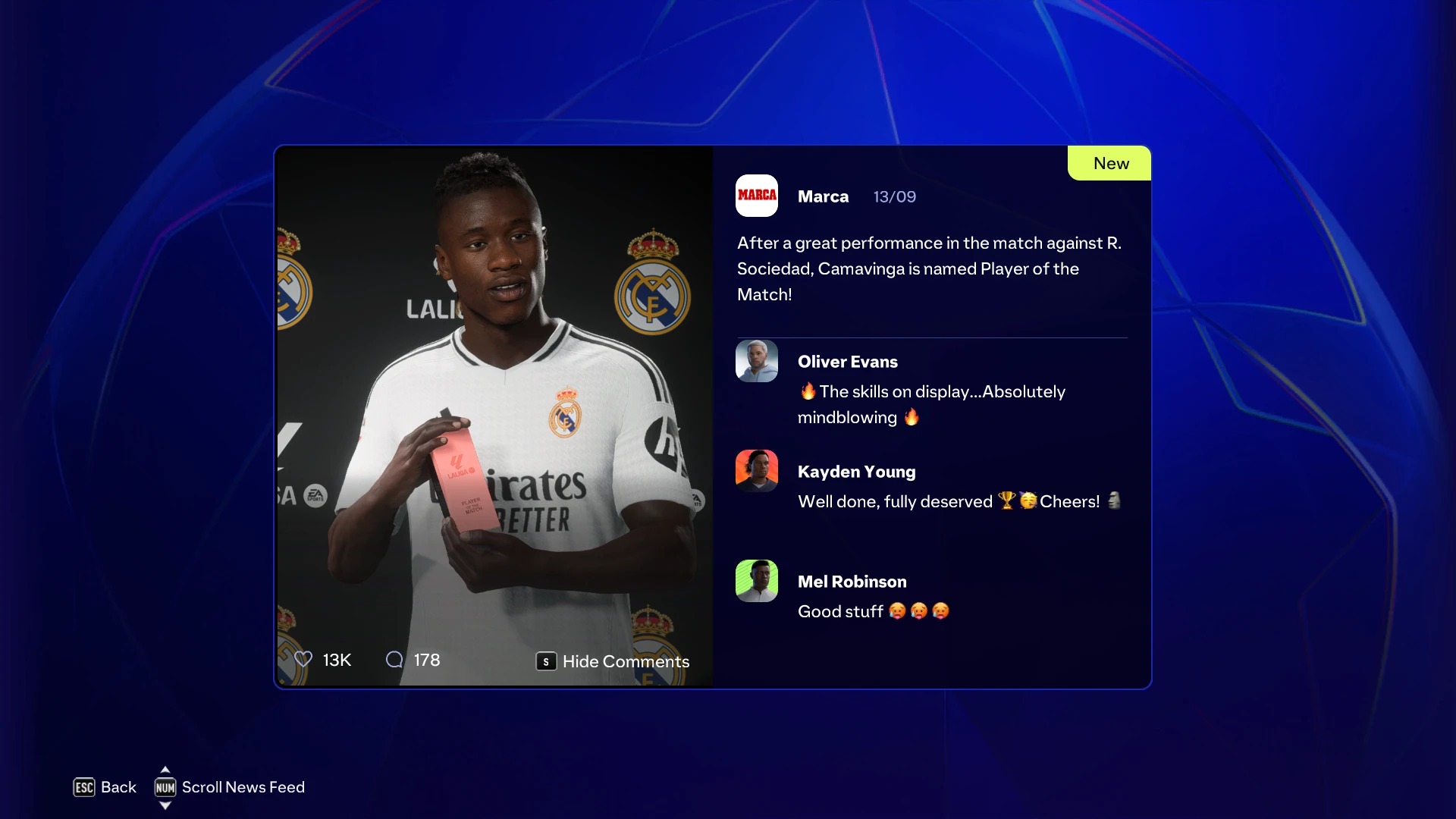
Task: Go back to the previous screen
Action: (x=105, y=787)
